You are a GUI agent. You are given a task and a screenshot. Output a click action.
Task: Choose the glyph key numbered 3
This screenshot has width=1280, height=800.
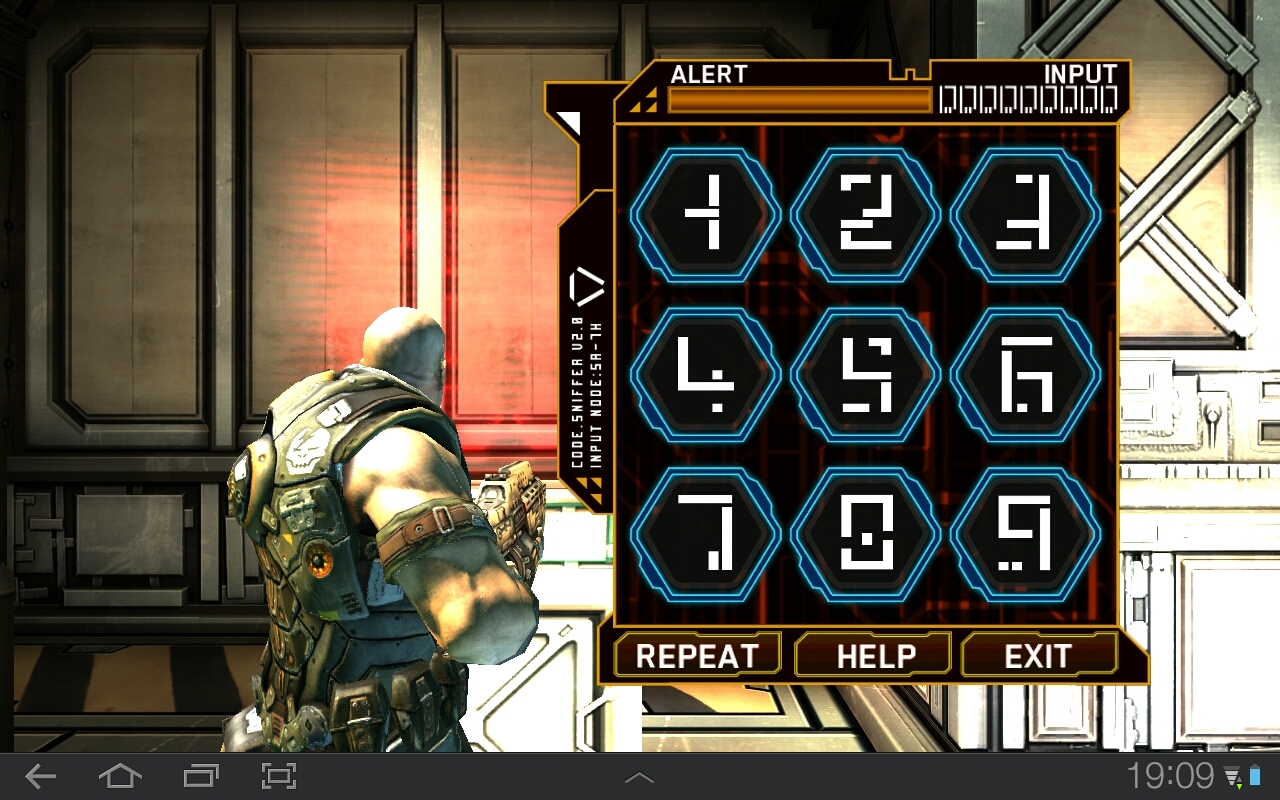tap(1026, 214)
